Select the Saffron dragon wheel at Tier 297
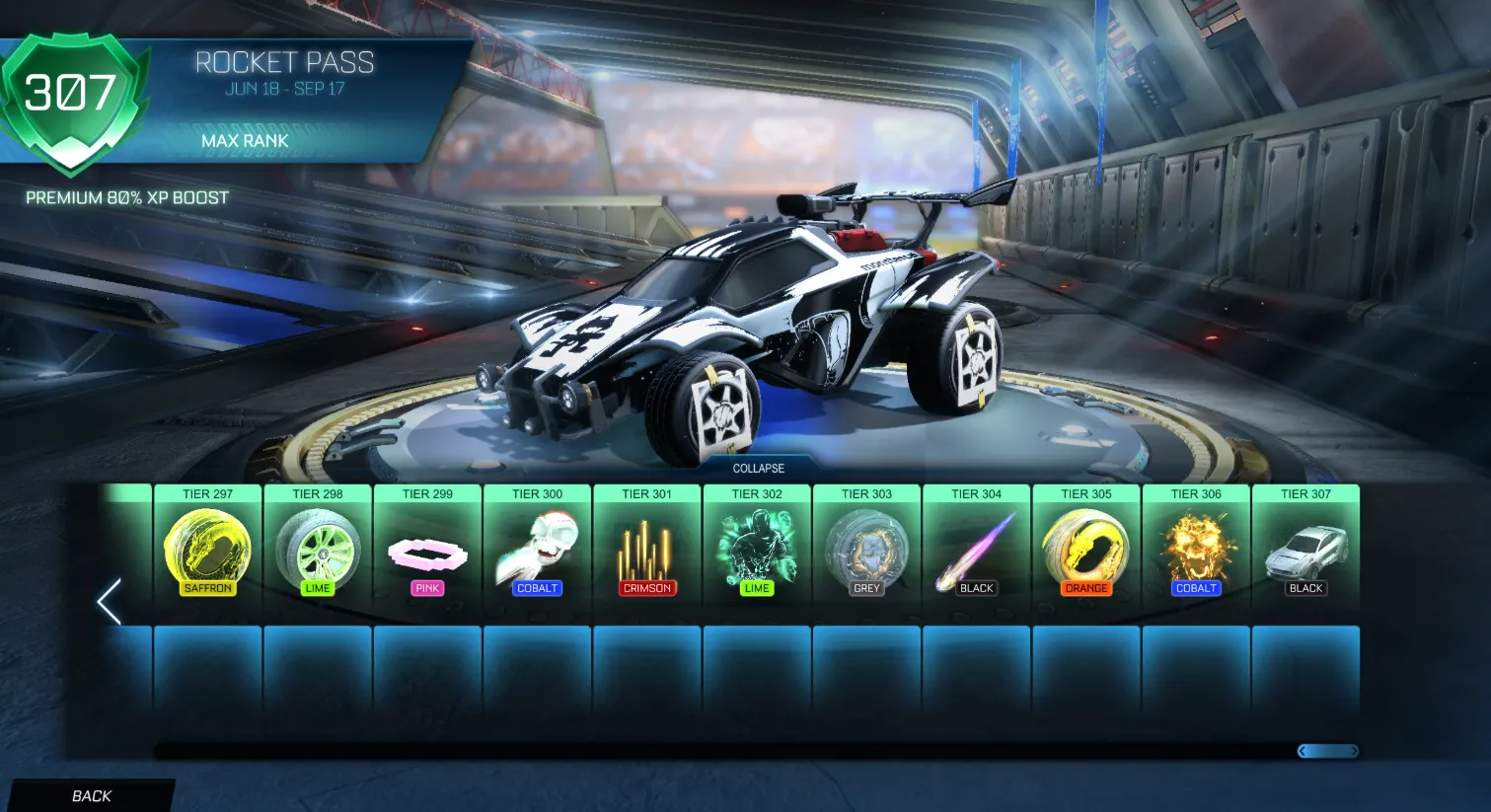1491x812 pixels. [x=208, y=551]
